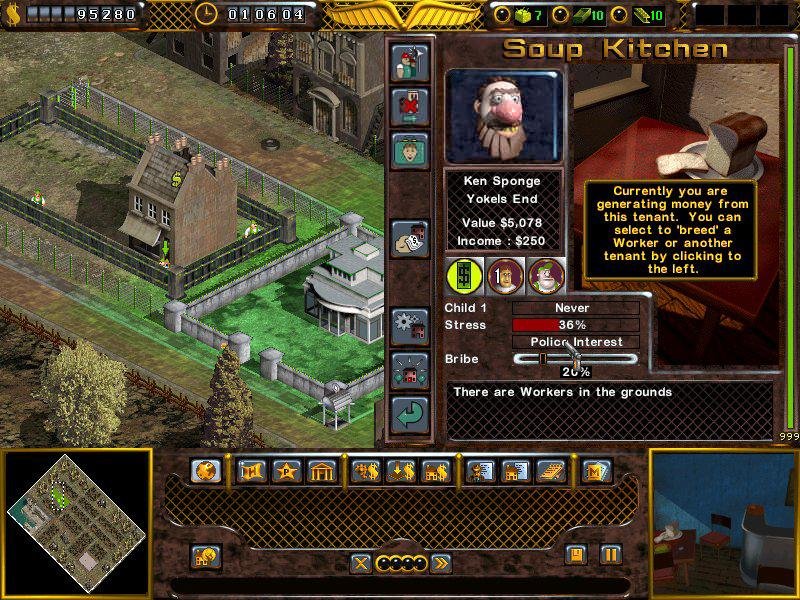This screenshot has width=800, height=600.
Task: Click the evict tenant red X button
Action: [x=410, y=105]
